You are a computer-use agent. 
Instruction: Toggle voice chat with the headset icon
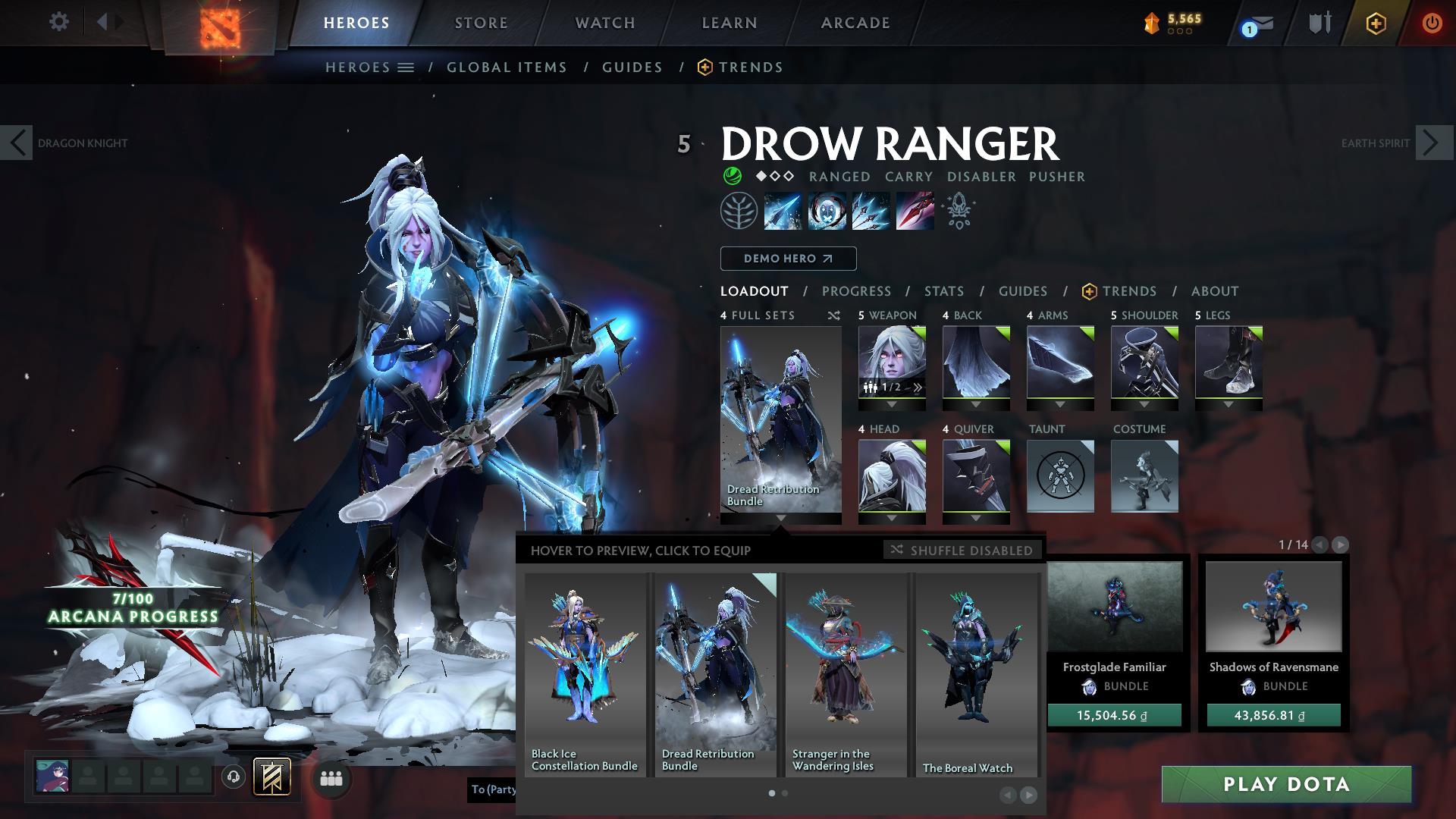(x=232, y=777)
